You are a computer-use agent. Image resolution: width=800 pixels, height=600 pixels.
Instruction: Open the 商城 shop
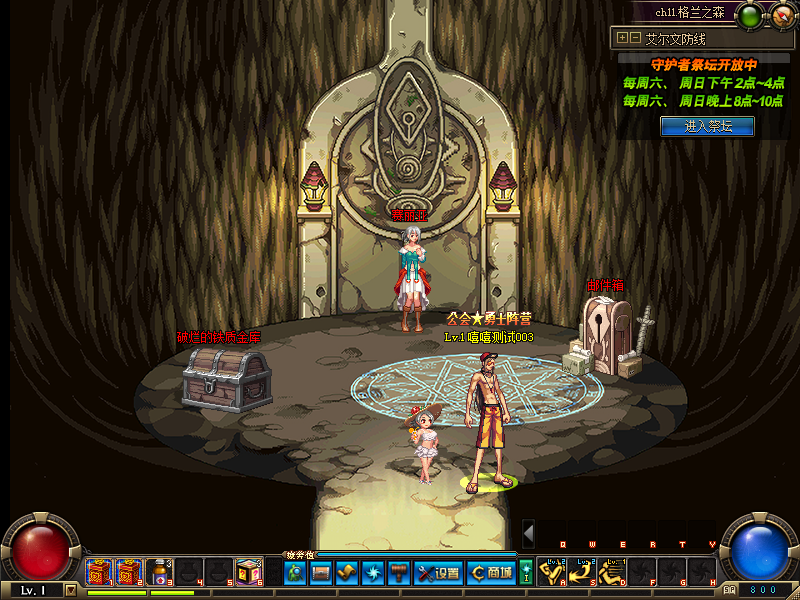[x=491, y=573]
